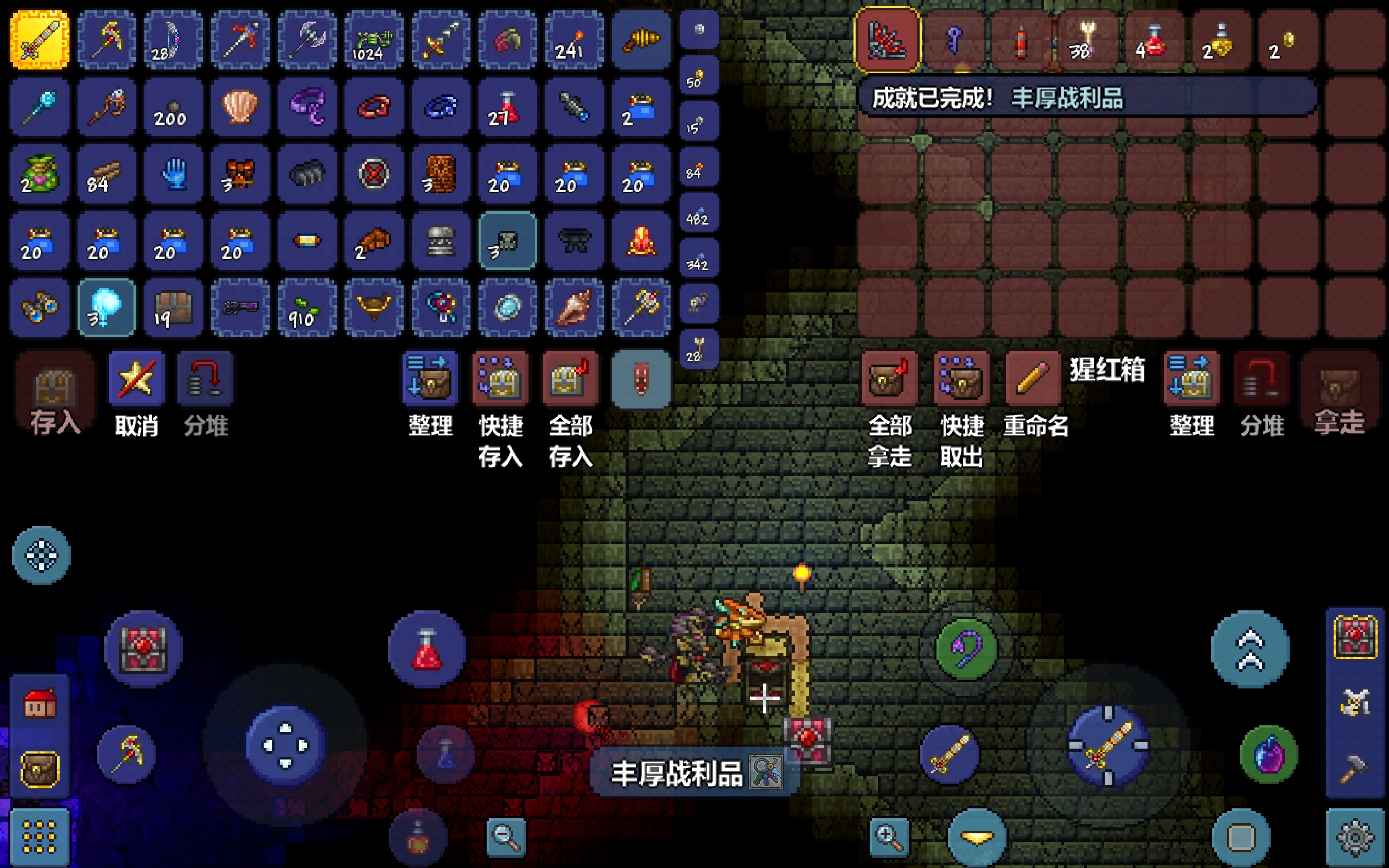
Task: Tap 全部存入 deposit all button
Action: point(570,379)
